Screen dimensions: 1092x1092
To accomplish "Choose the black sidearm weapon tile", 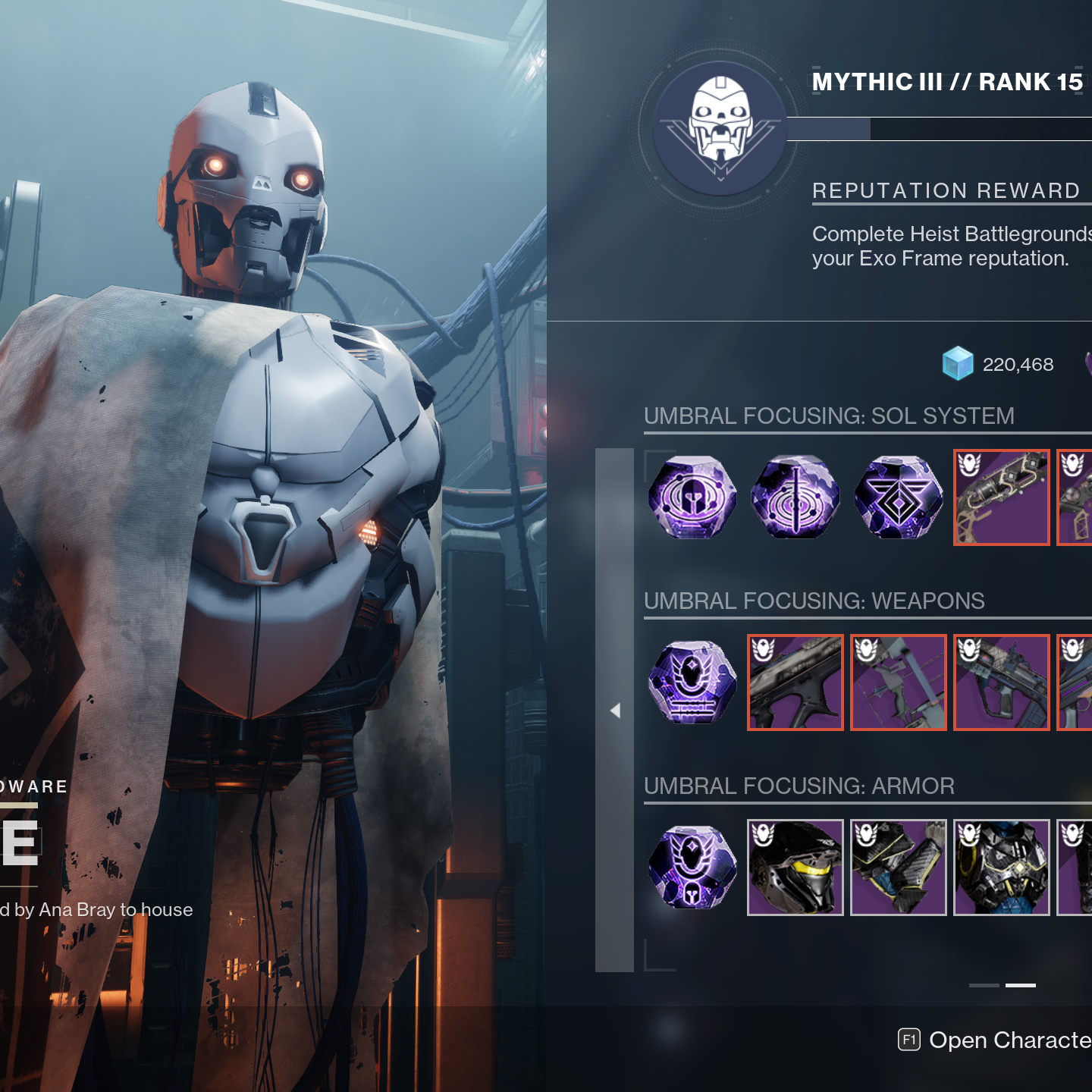I will tap(795, 682).
